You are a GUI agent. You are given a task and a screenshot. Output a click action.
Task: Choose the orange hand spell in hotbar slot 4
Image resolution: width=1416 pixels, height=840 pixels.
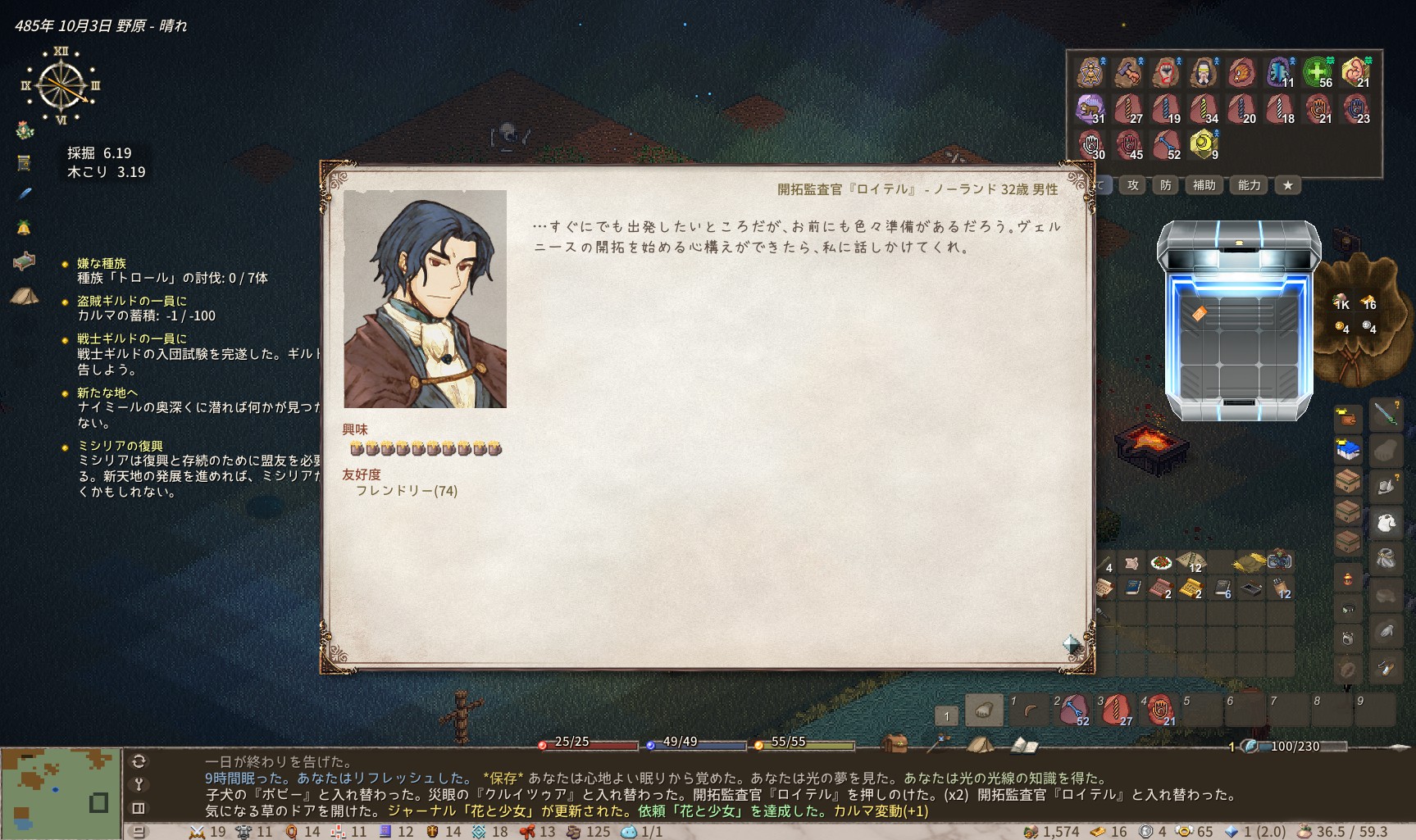tap(1160, 711)
